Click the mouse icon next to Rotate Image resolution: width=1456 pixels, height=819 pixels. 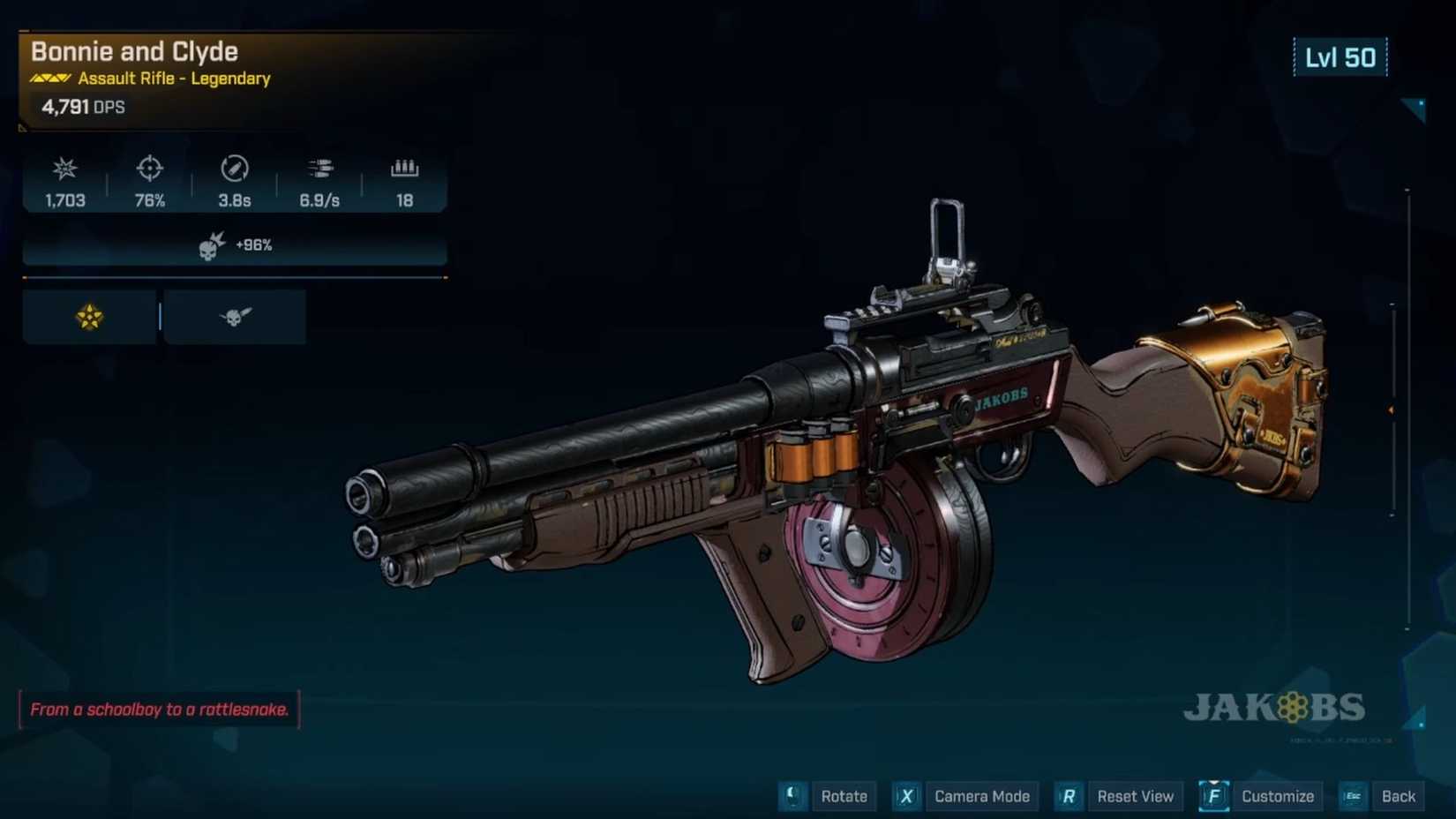pyautogui.click(x=792, y=796)
